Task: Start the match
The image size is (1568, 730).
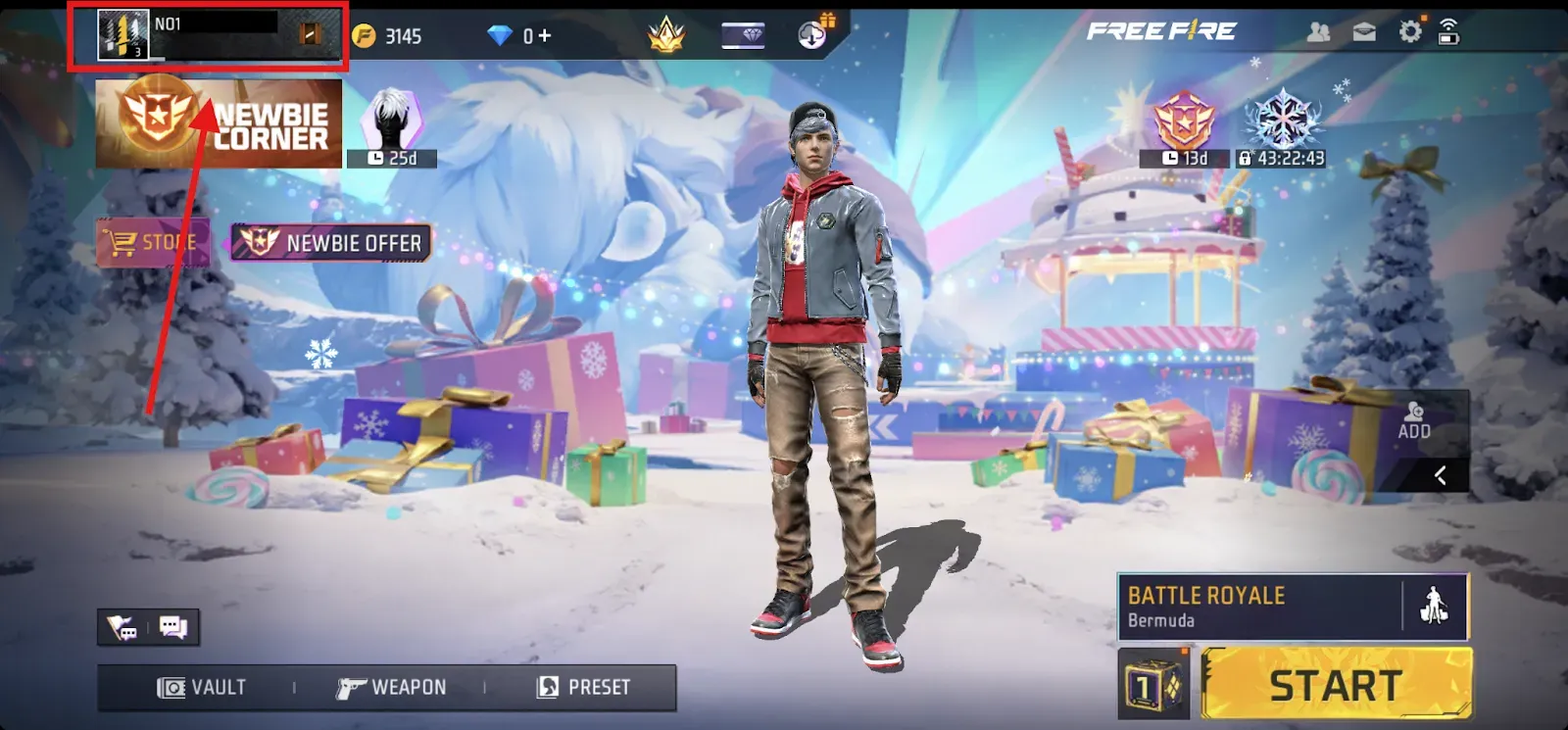Action: point(1336,685)
